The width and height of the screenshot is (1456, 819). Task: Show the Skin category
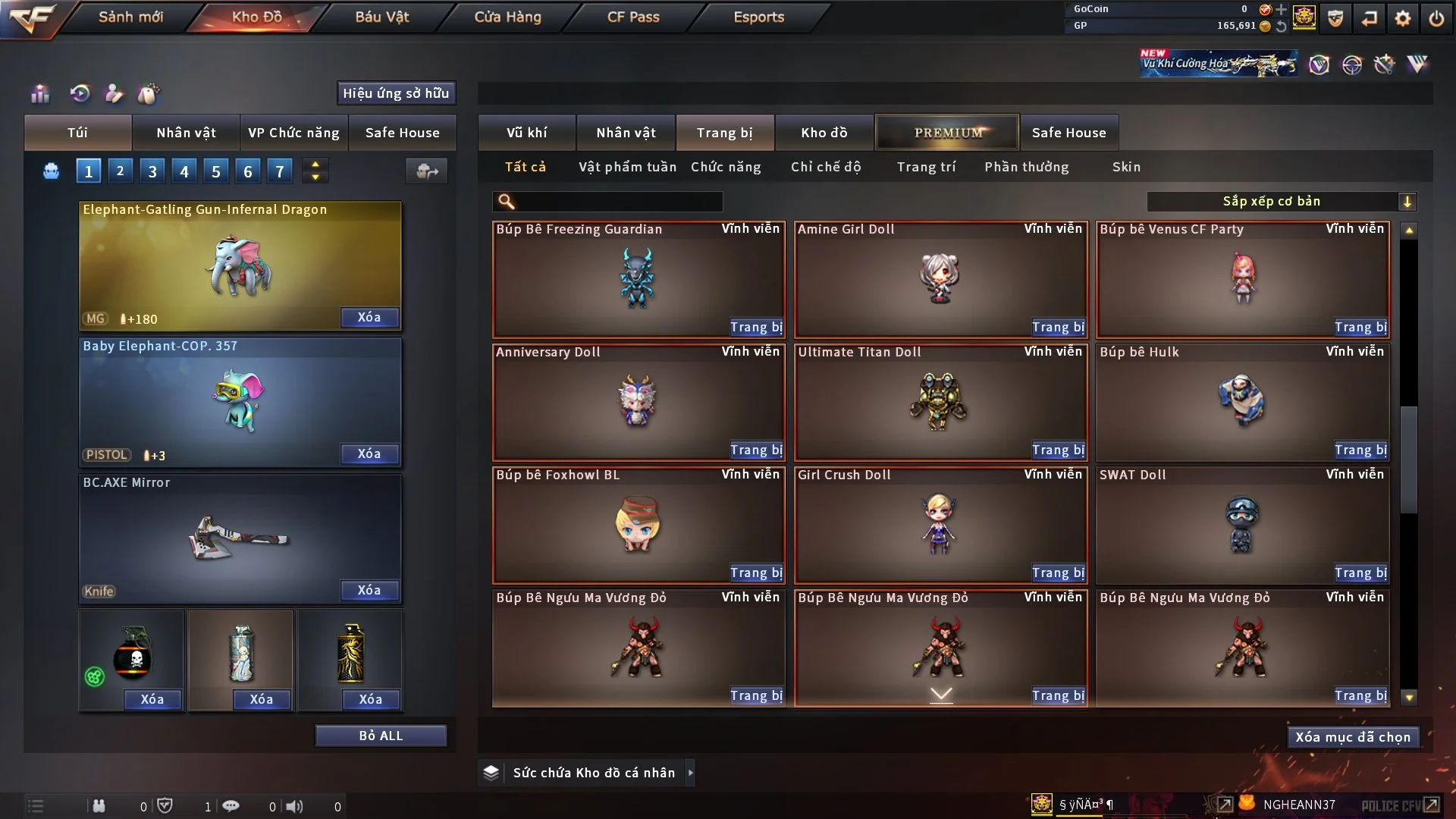(x=1126, y=167)
